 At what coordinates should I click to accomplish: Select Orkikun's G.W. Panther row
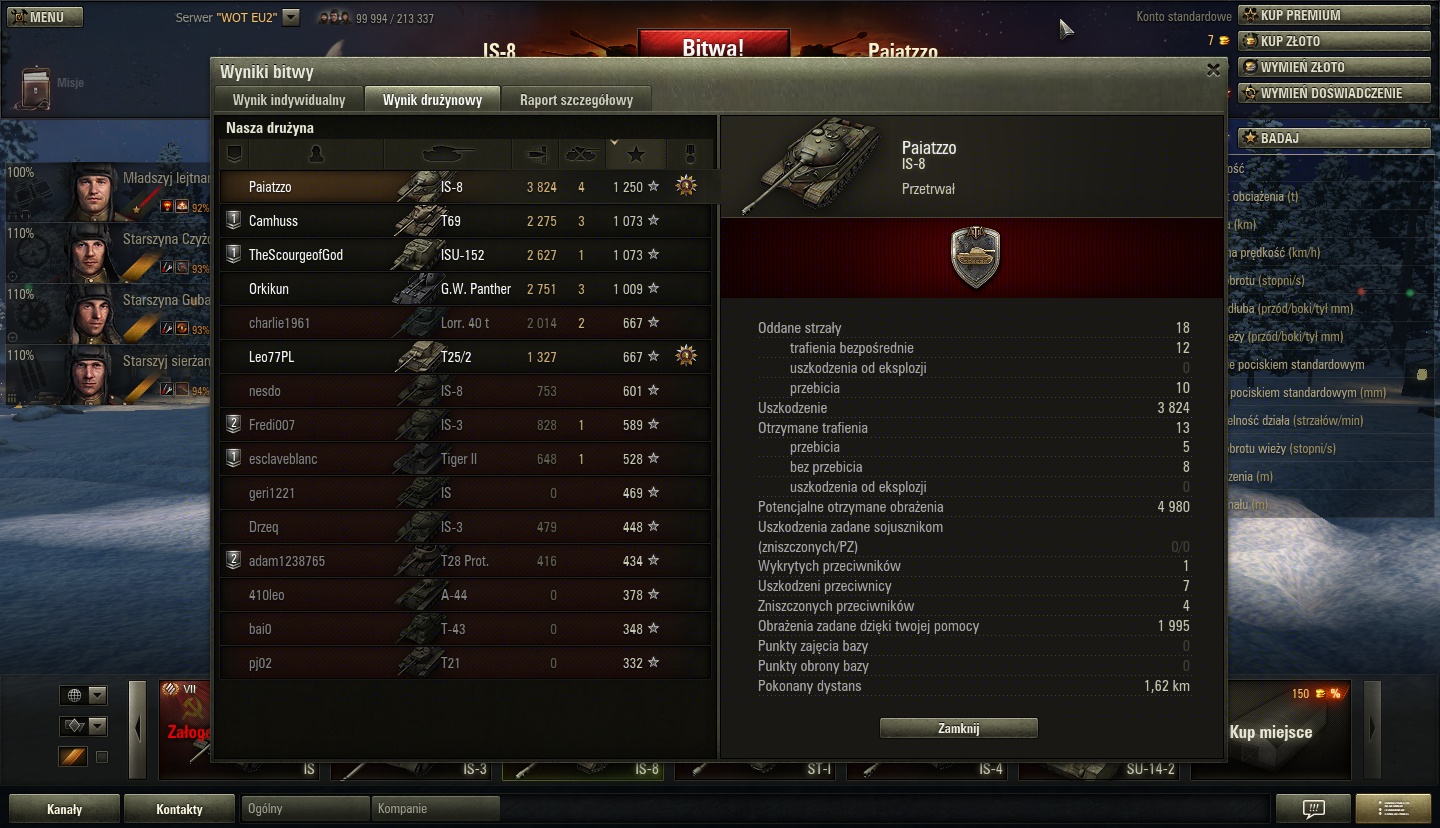point(465,289)
